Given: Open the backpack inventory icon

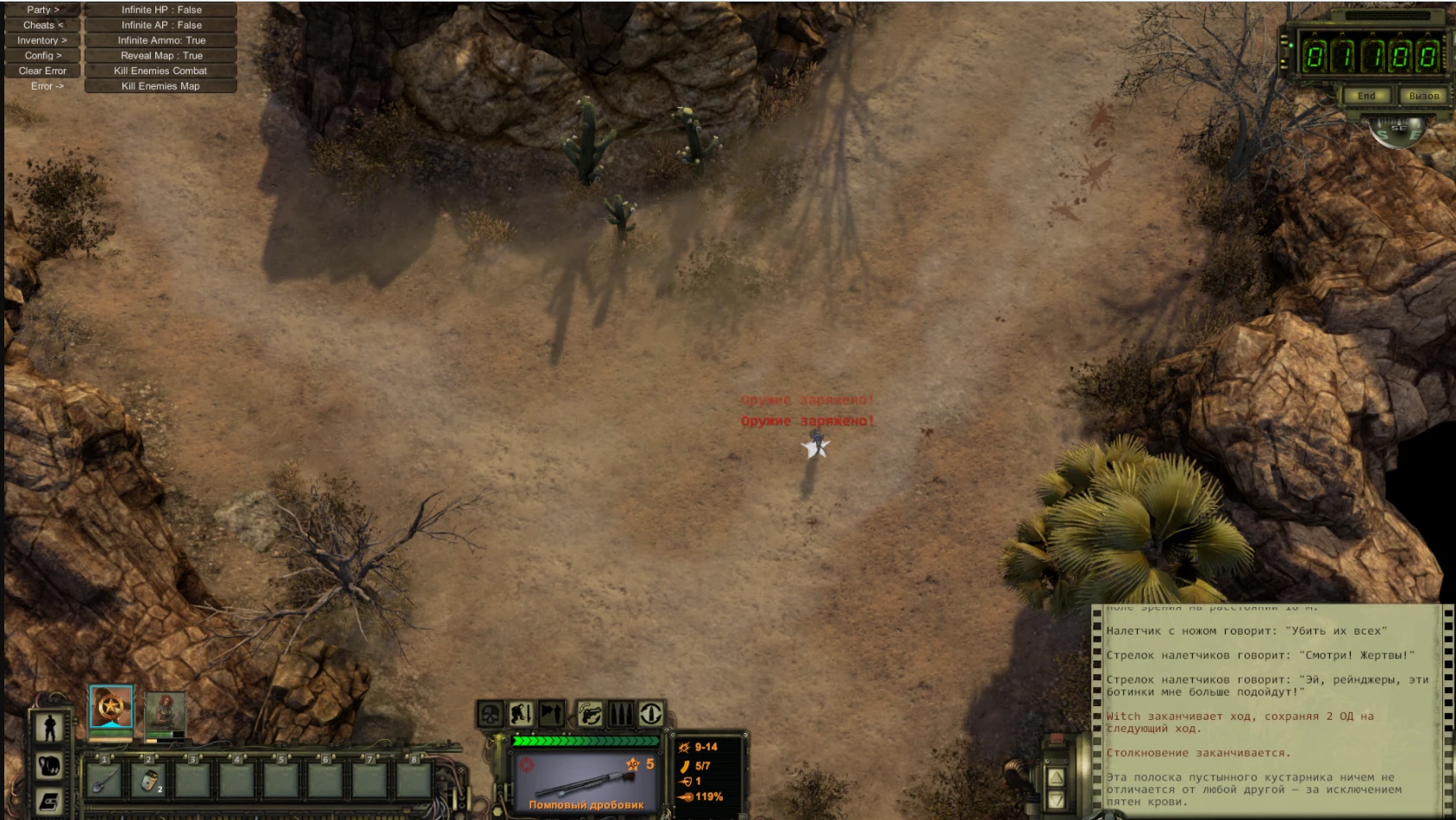Looking at the screenshot, I should coord(49,765).
